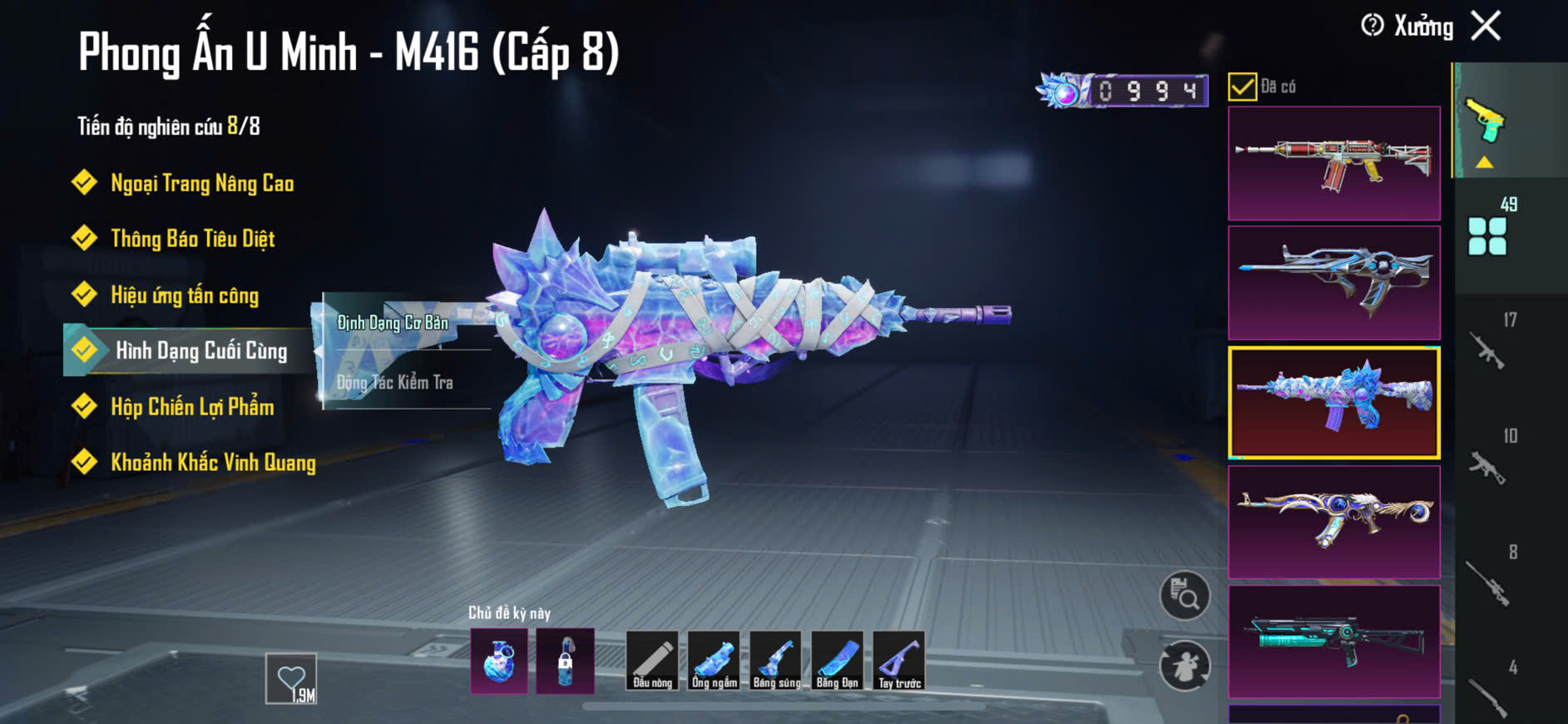Choose the golden AKM skin thumbnail
Image resolution: width=1568 pixels, height=724 pixels.
pos(1333,522)
